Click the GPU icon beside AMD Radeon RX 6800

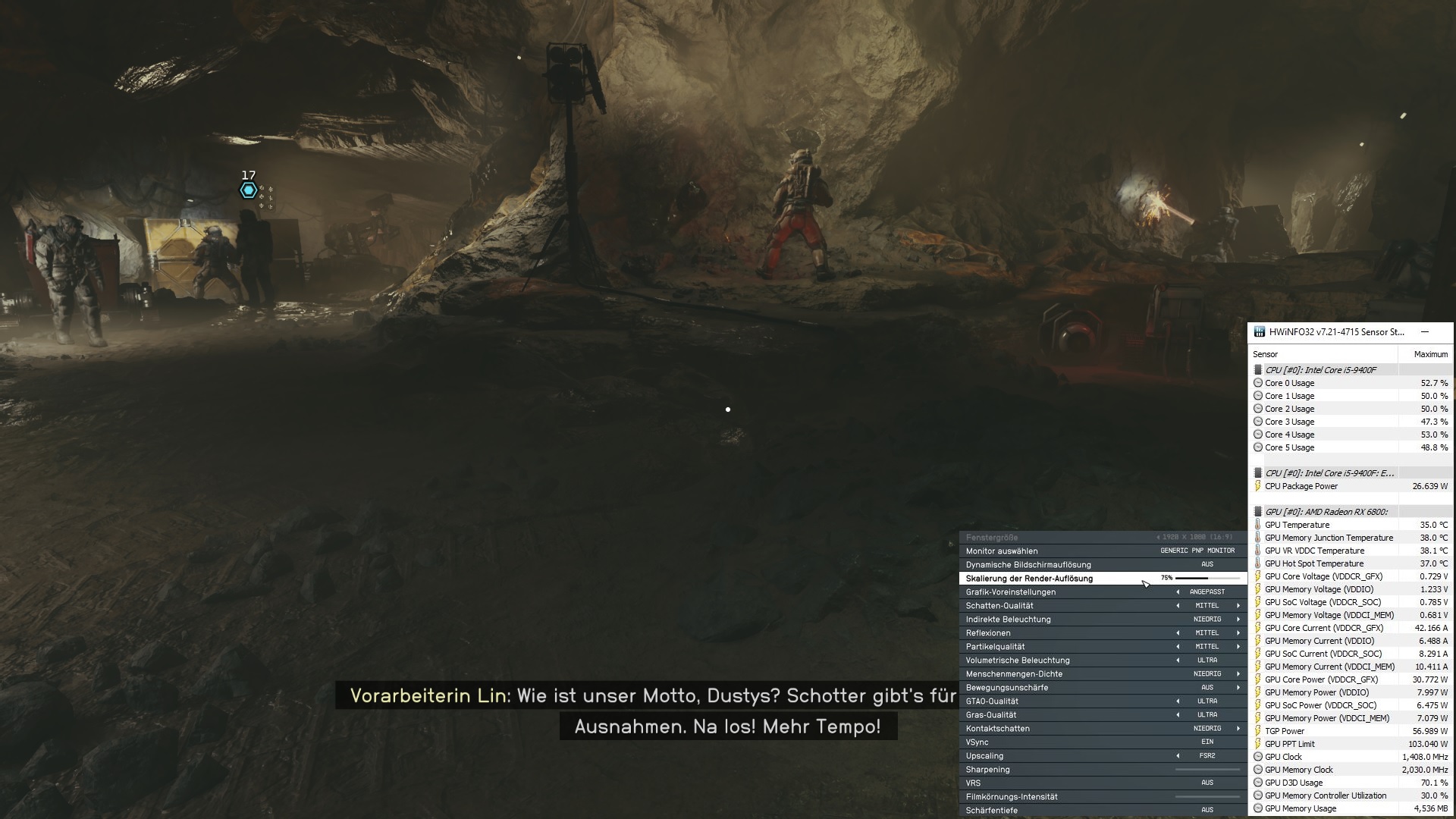[x=1258, y=511]
